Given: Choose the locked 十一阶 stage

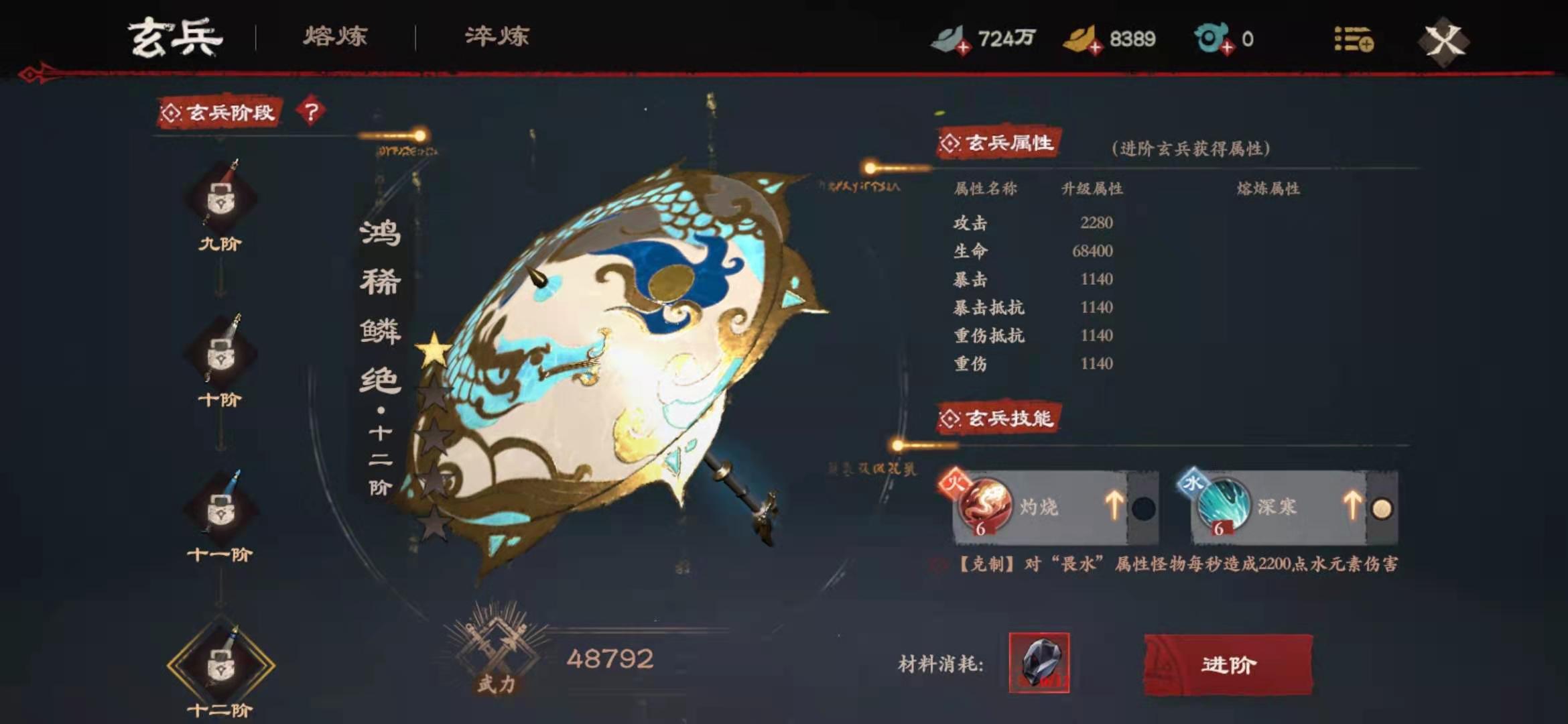Looking at the screenshot, I should [x=220, y=509].
